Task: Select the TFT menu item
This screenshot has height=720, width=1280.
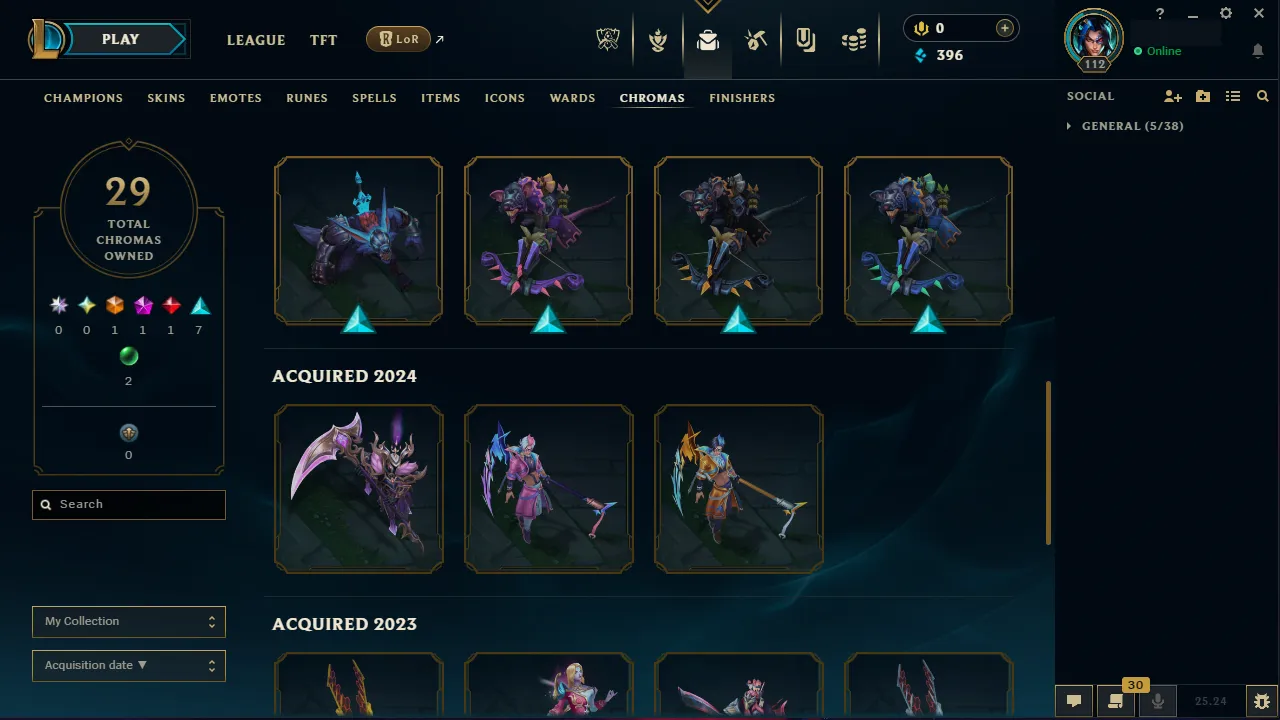Action: pos(323,40)
